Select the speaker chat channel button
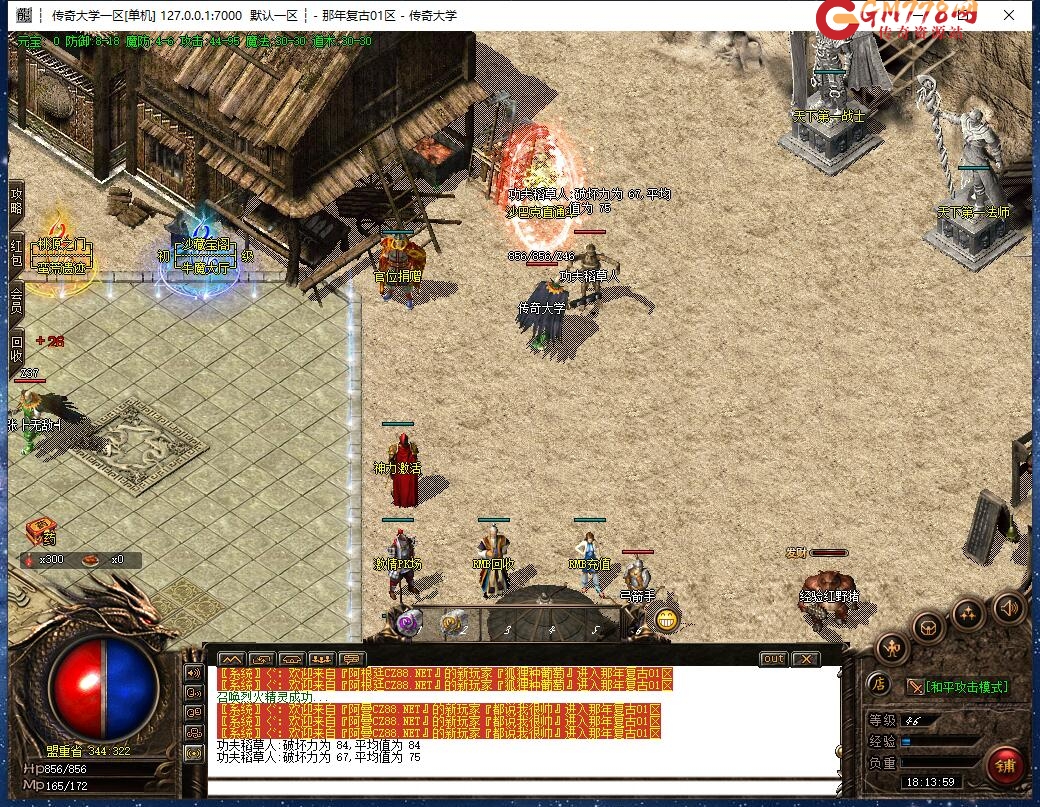1040x807 pixels. (x=194, y=672)
